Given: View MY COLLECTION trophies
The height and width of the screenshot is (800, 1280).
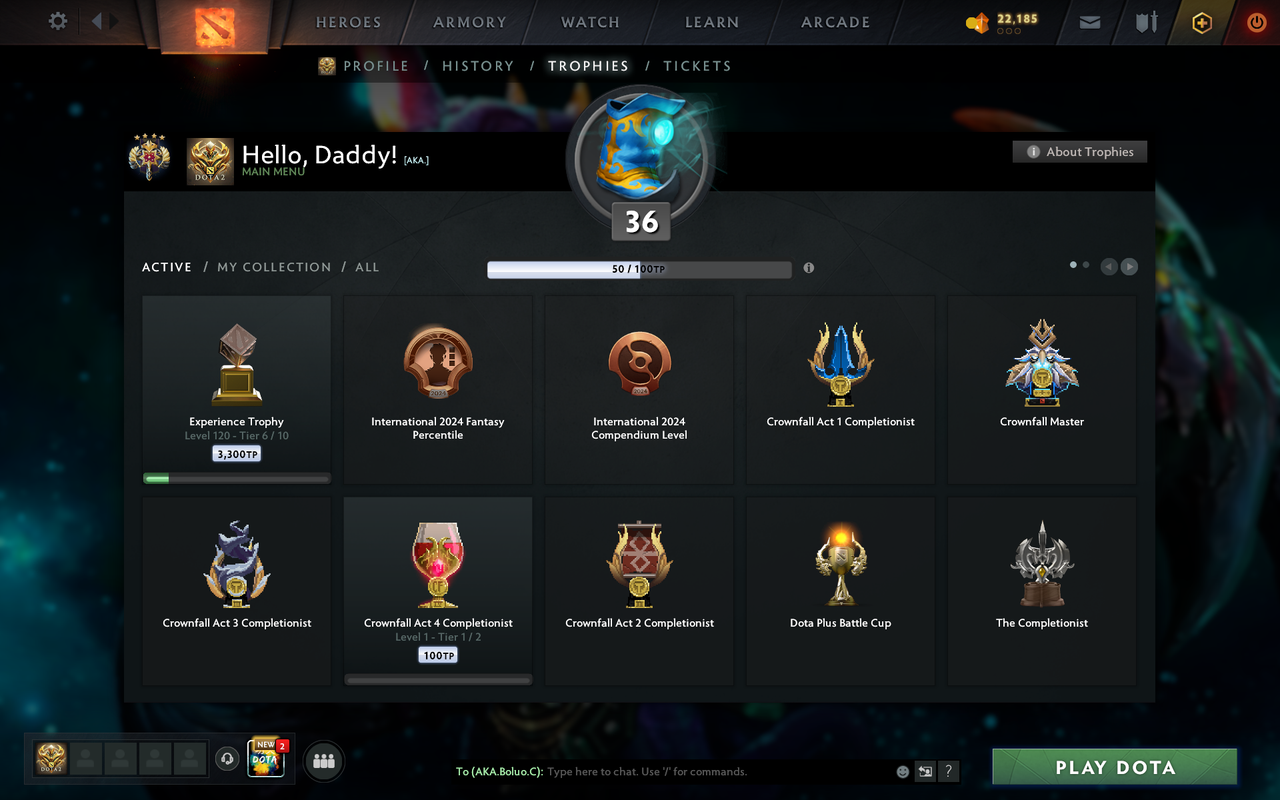Looking at the screenshot, I should point(274,267).
